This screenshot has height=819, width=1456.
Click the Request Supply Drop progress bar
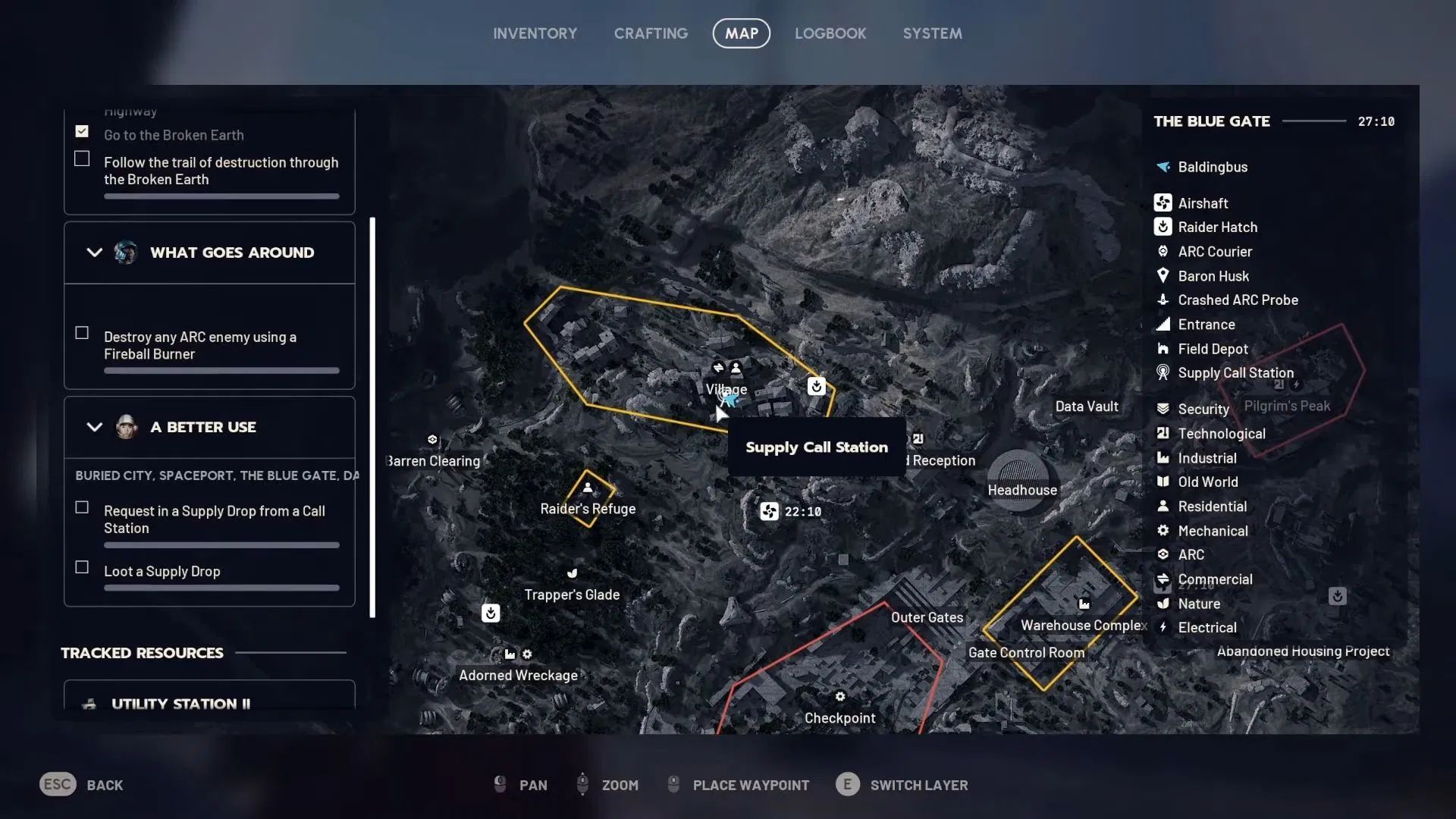tap(221, 544)
